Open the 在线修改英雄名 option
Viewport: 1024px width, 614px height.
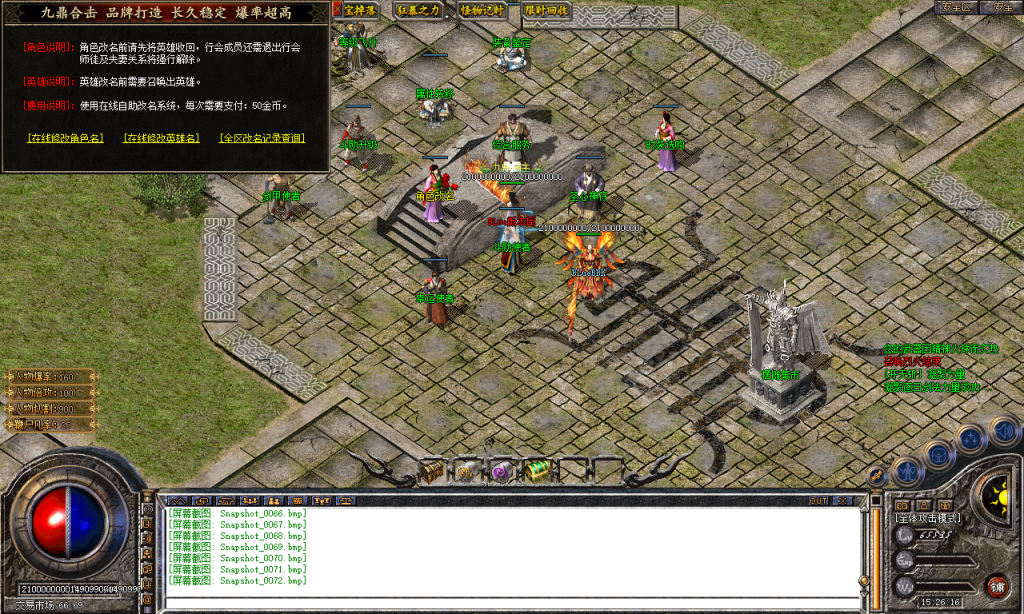[161, 138]
